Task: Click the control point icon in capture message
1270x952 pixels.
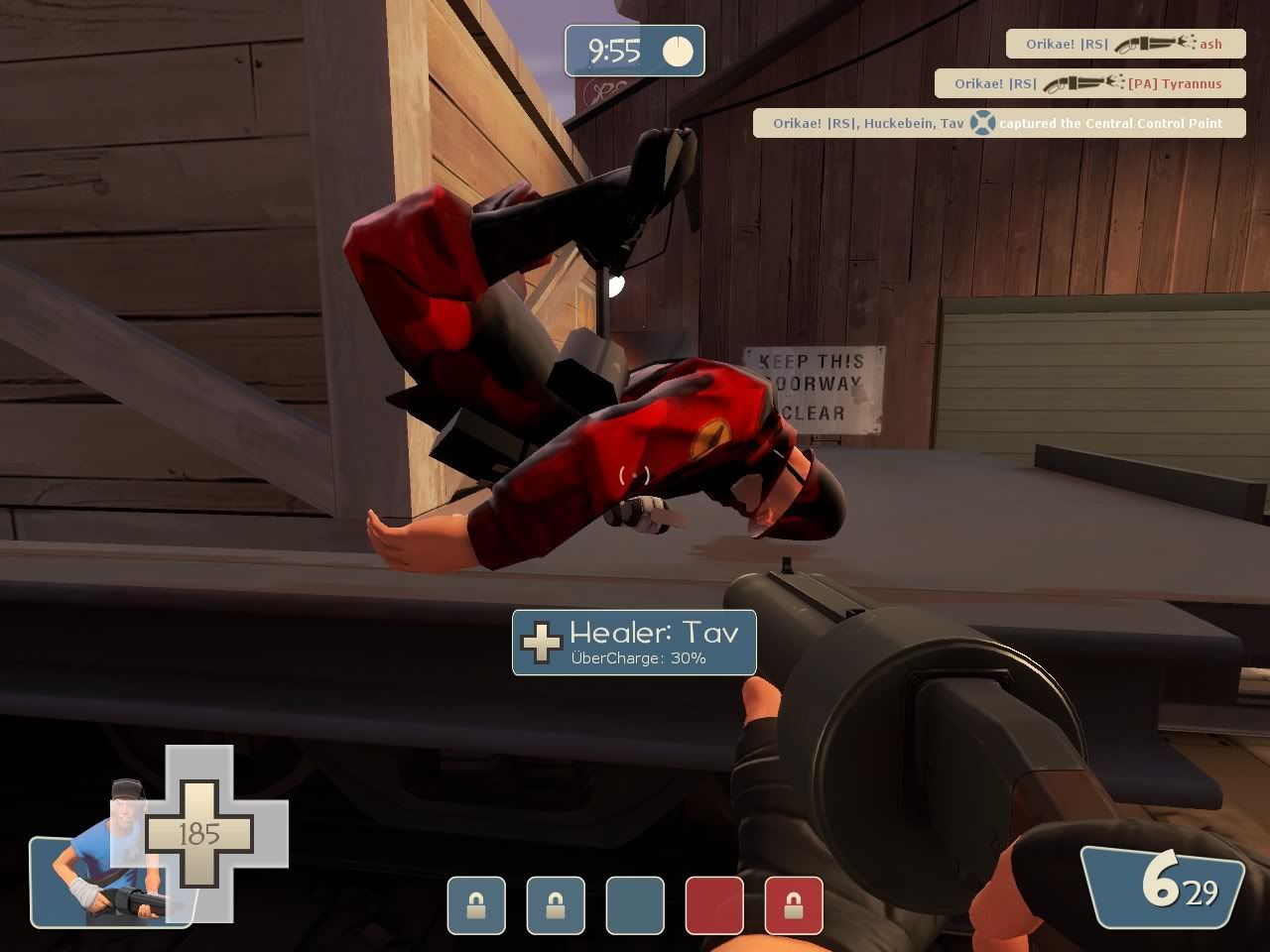Action: click(x=982, y=123)
